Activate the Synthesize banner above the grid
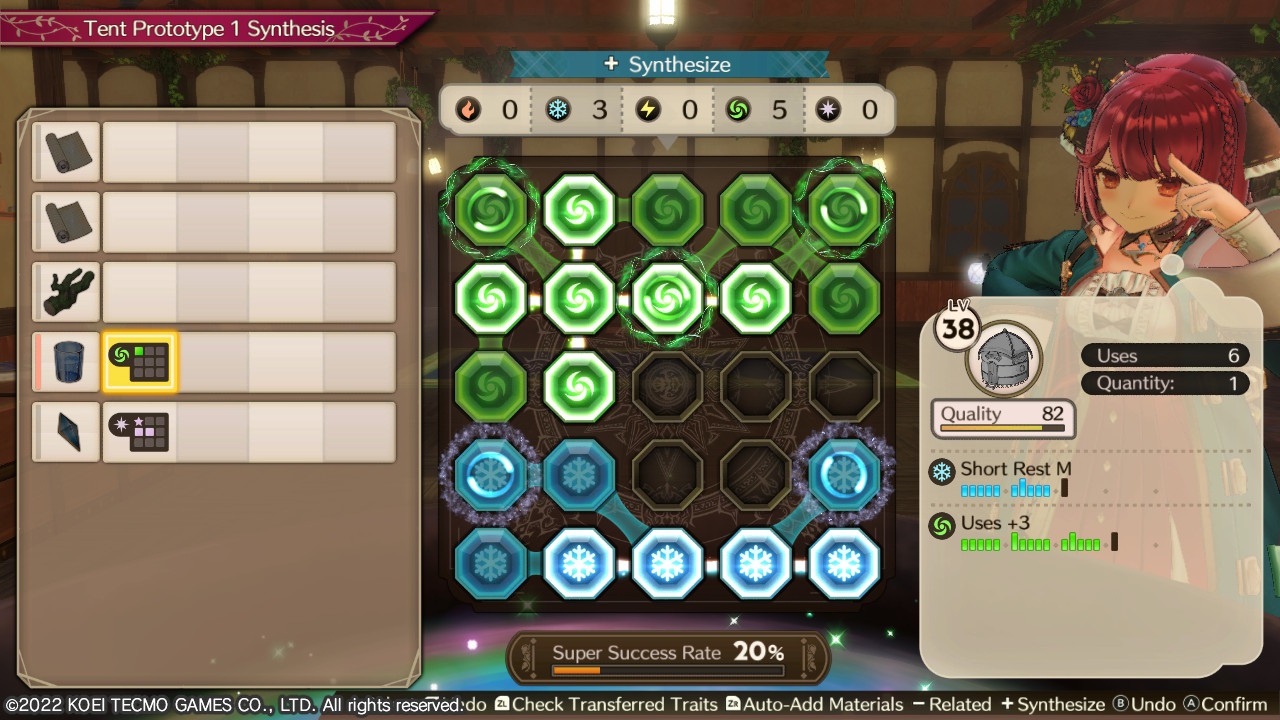This screenshot has height=720, width=1280. pos(669,65)
